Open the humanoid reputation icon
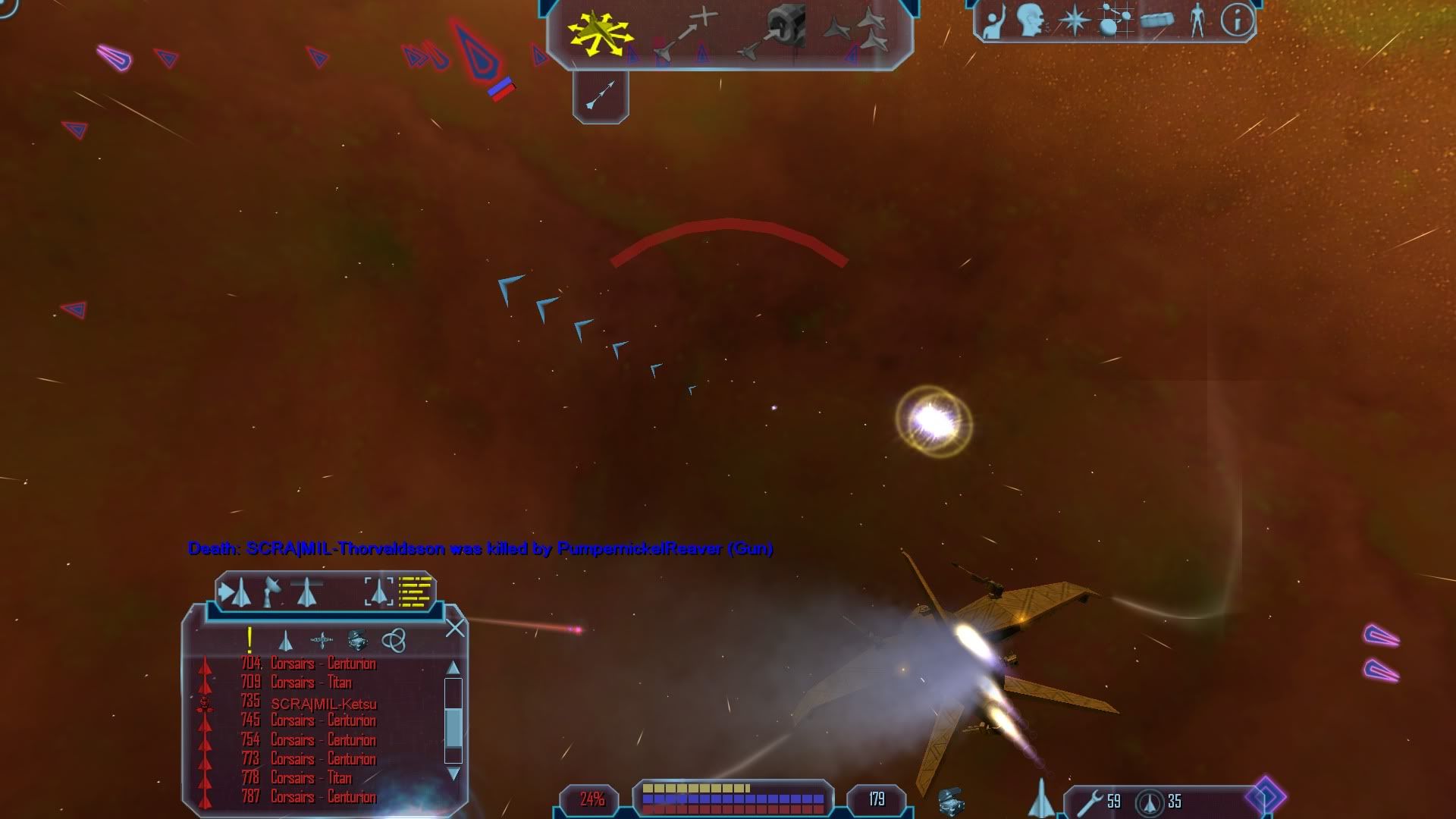Screen dimensions: 1456x819 [x=1197, y=20]
